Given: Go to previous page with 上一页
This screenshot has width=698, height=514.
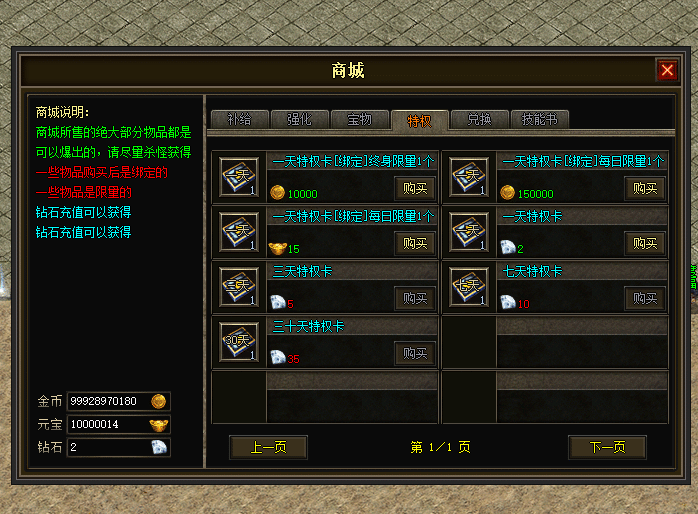Looking at the screenshot, I should coord(268,447).
